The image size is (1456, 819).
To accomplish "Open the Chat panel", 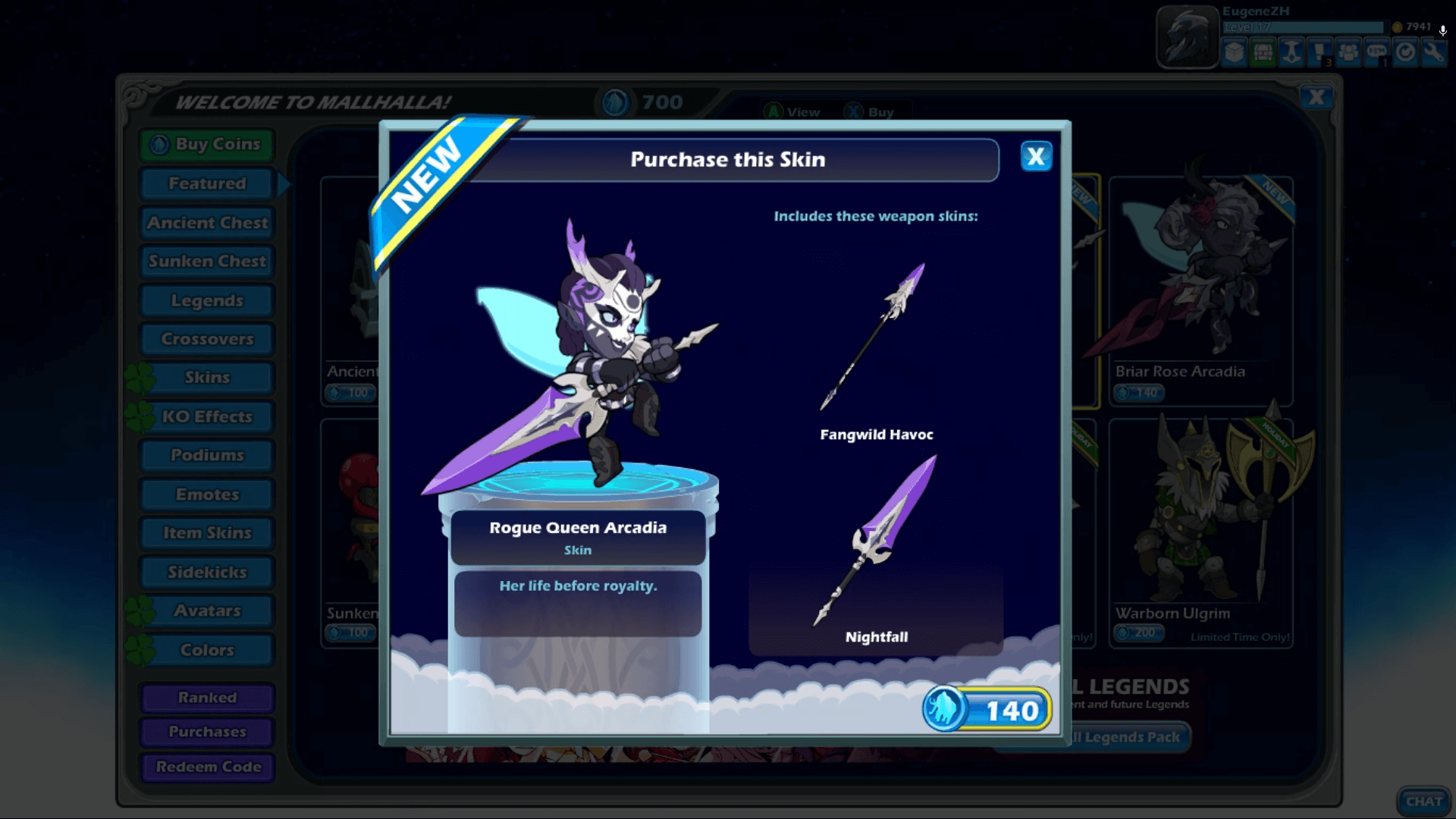I will (x=1423, y=802).
